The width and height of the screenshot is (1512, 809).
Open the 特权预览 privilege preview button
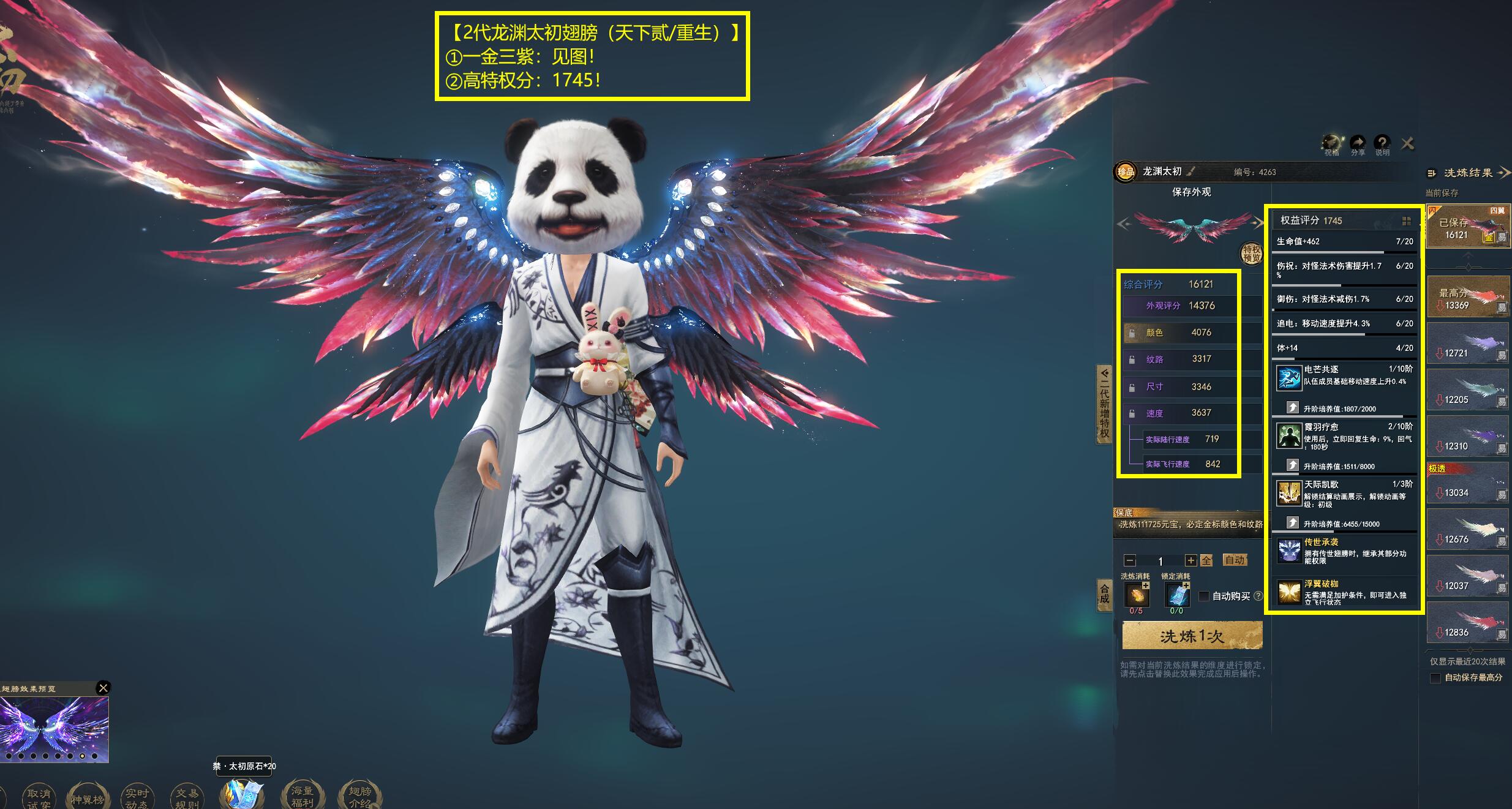click(x=1251, y=253)
